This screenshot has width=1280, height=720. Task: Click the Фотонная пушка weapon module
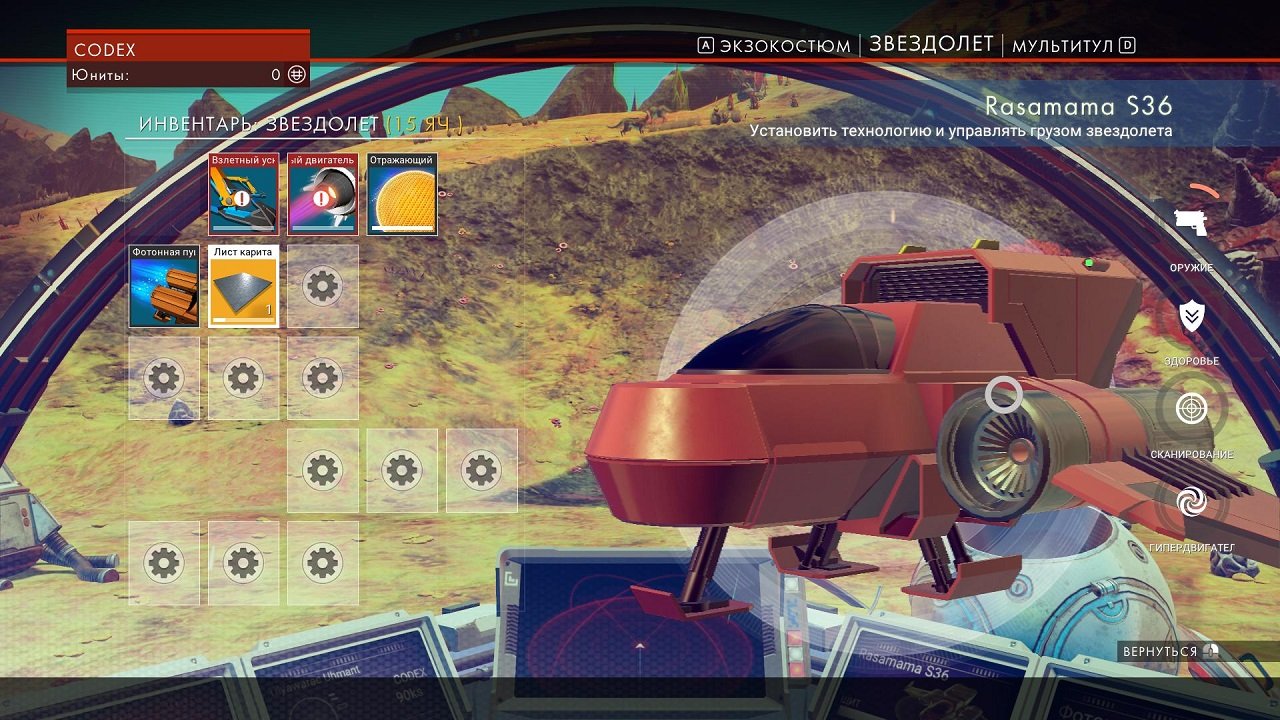click(163, 287)
